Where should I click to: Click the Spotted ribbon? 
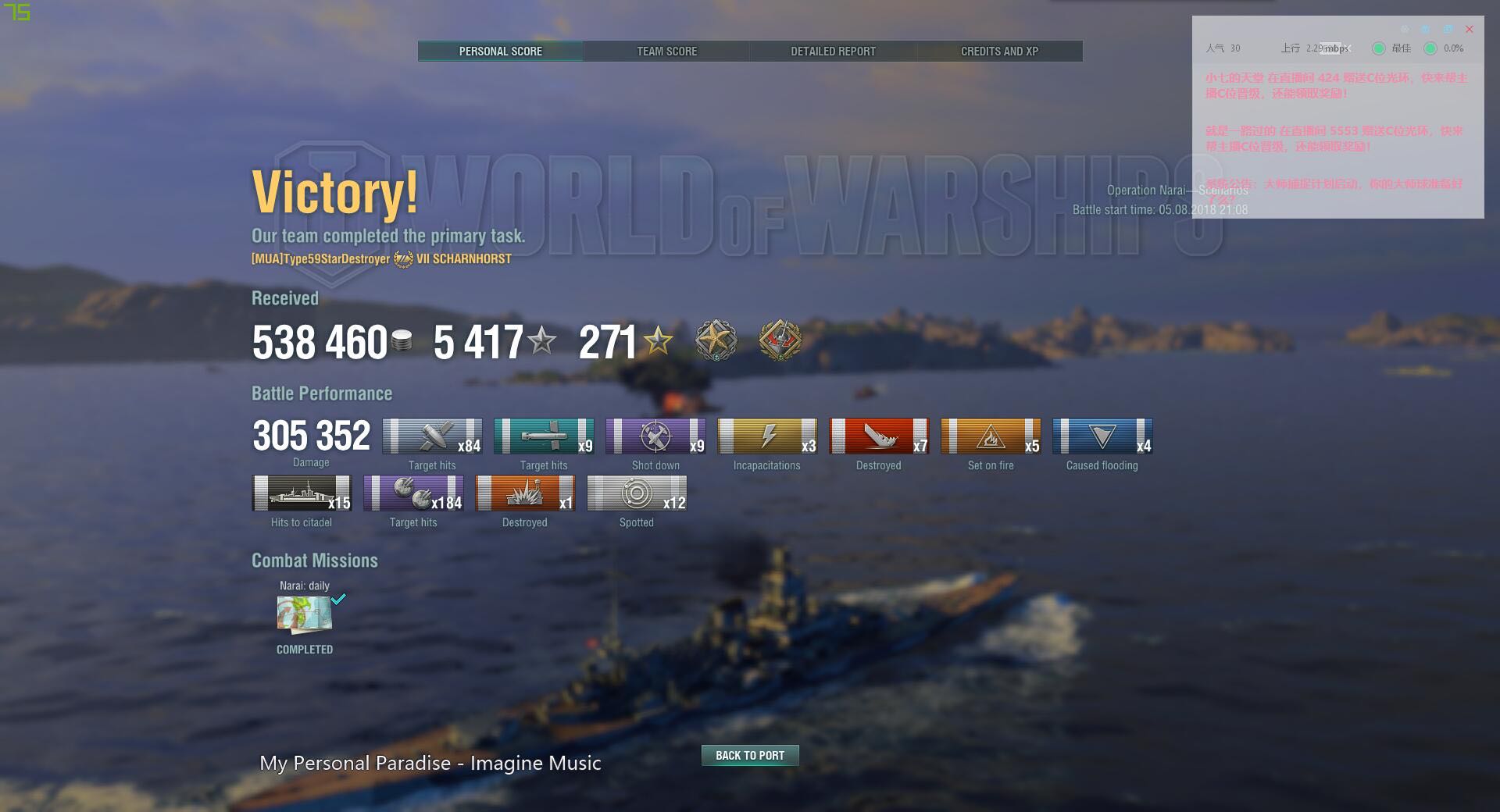pyautogui.click(x=637, y=493)
